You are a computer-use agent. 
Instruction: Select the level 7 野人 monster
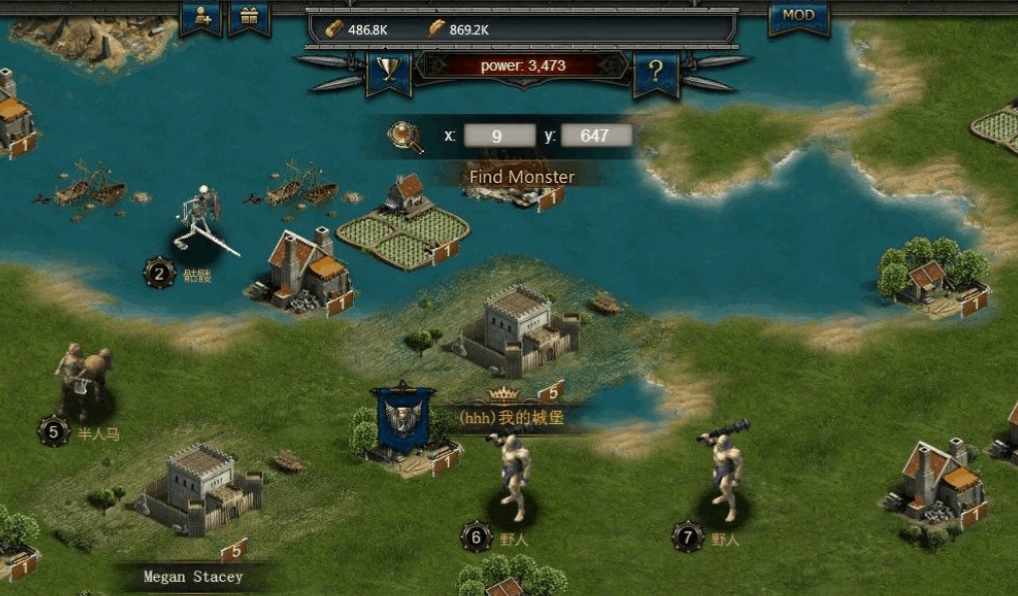pyautogui.click(x=727, y=475)
